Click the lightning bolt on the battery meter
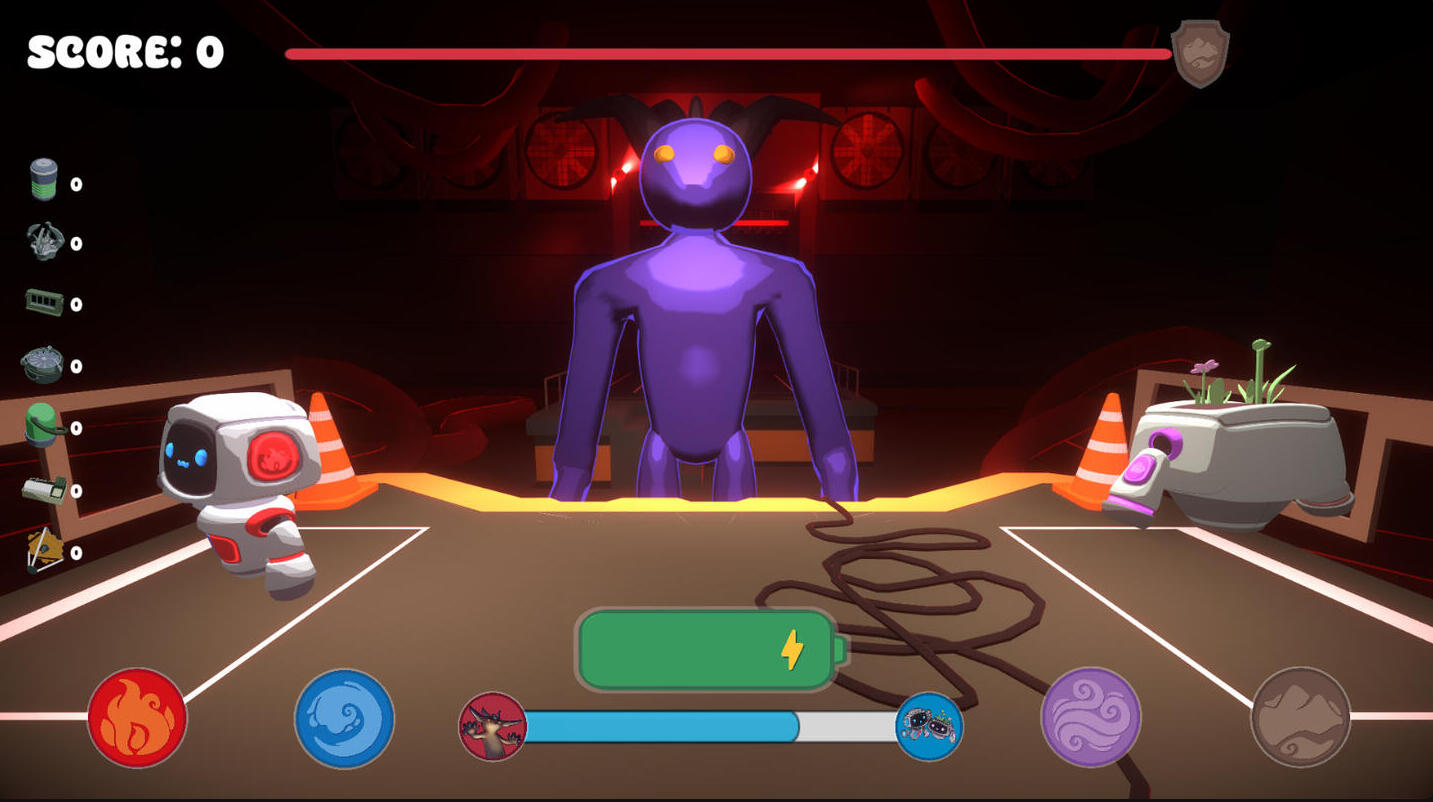Image resolution: width=1433 pixels, height=802 pixels. coord(791,650)
